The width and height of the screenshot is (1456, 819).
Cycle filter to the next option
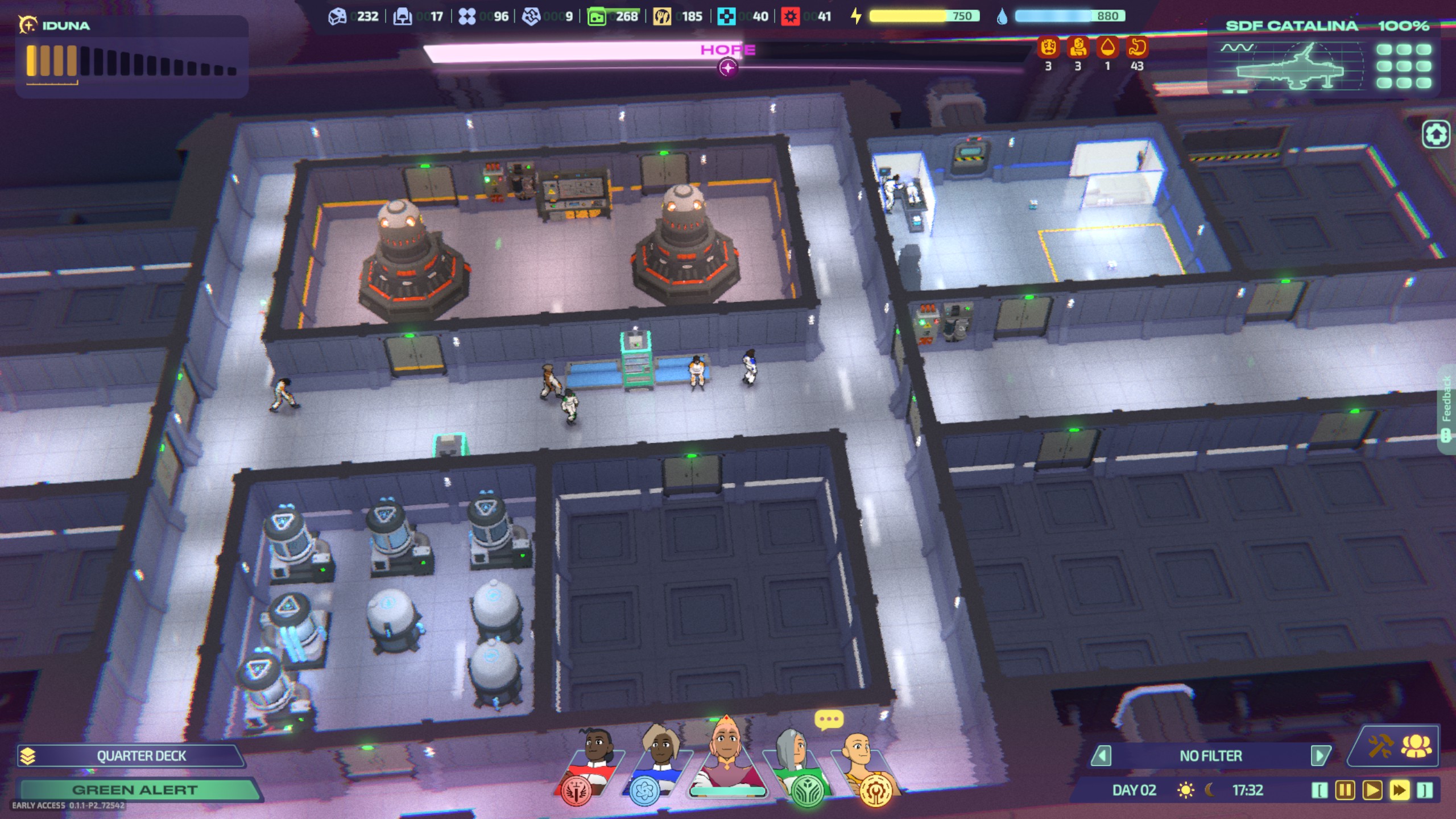(x=1319, y=756)
